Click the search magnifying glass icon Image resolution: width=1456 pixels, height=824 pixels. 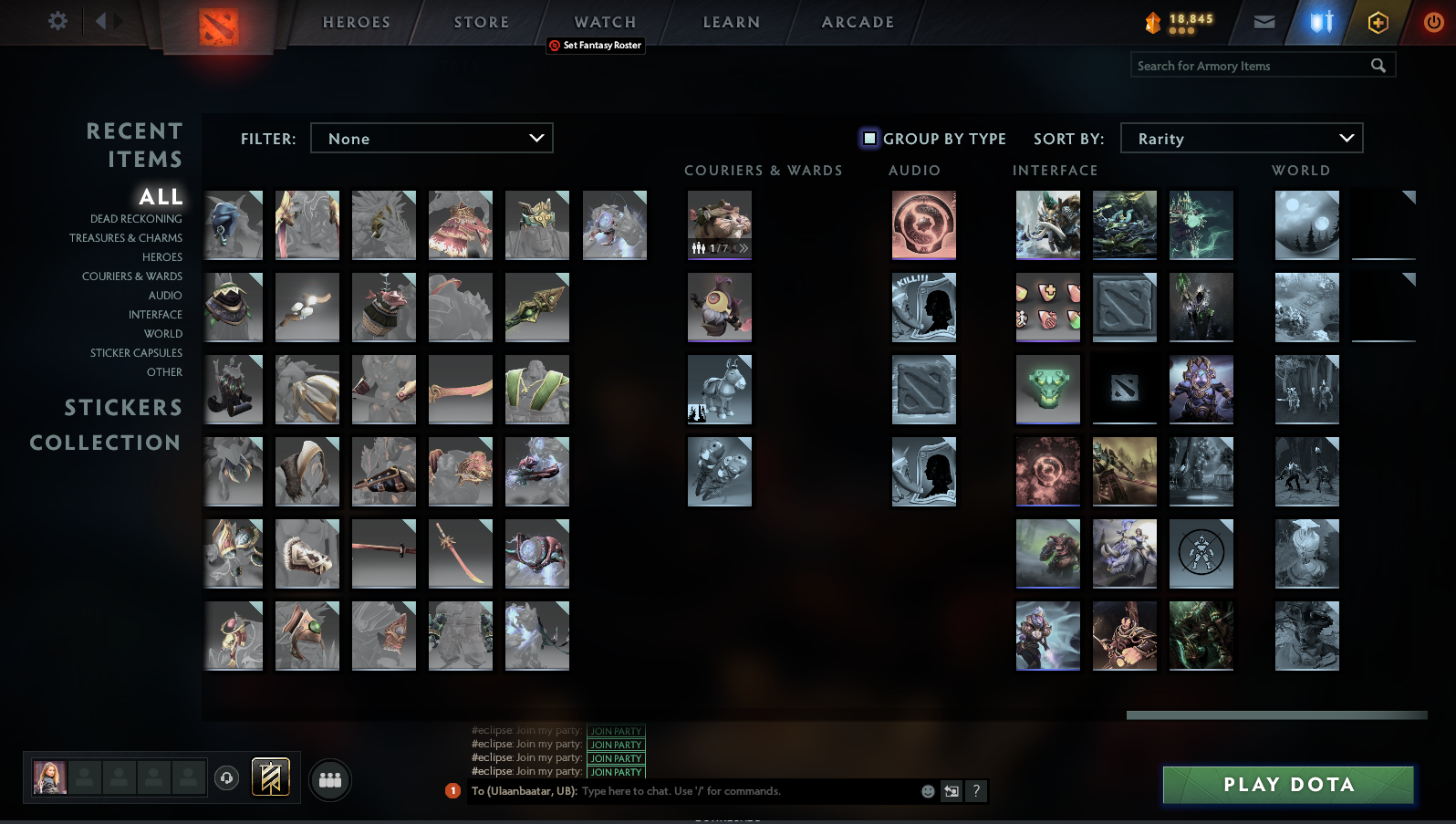[x=1378, y=65]
